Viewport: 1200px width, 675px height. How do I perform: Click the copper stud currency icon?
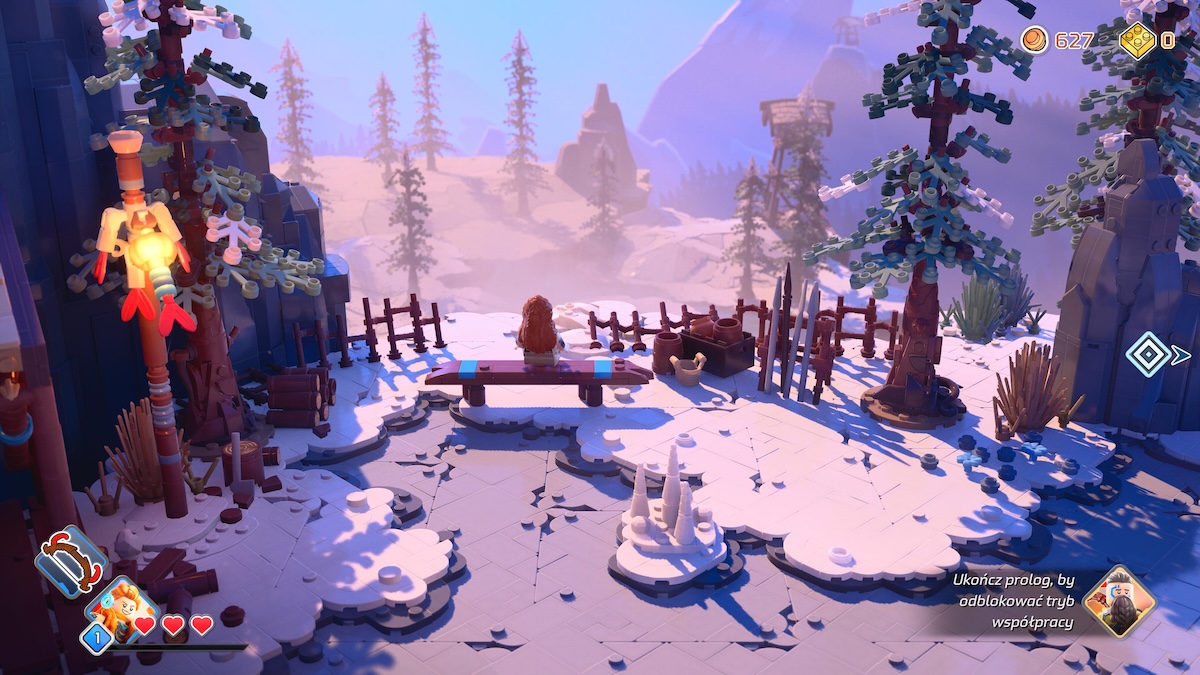1035,40
